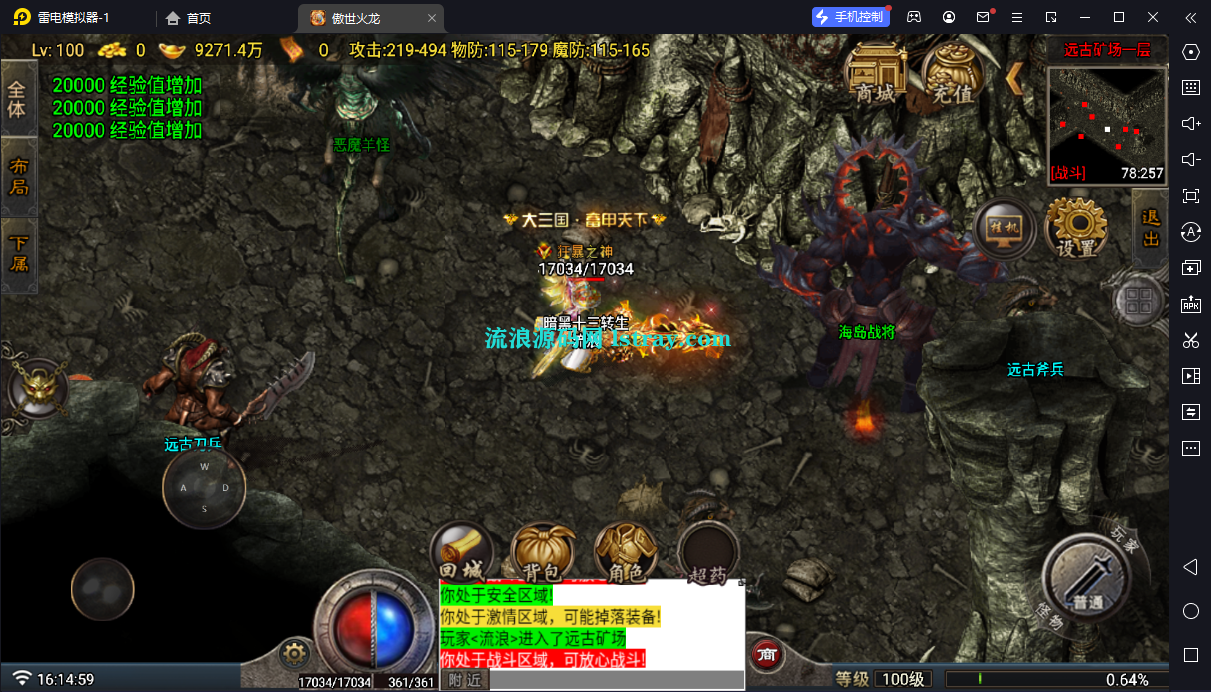The image size is (1211, 692).
Task: Switch to the 布局 side tab
Action: (18, 177)
